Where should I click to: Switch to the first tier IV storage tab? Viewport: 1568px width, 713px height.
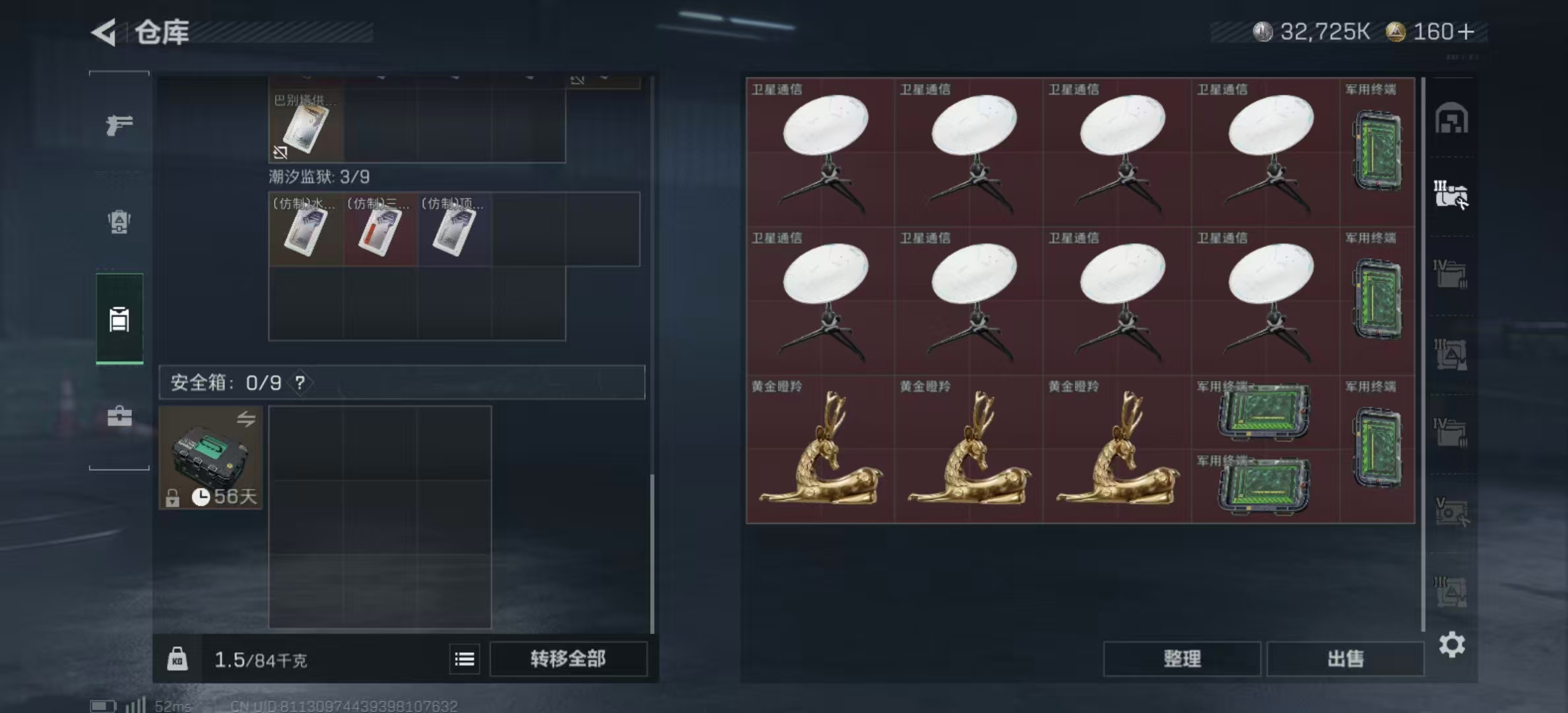click(1450, 274)
